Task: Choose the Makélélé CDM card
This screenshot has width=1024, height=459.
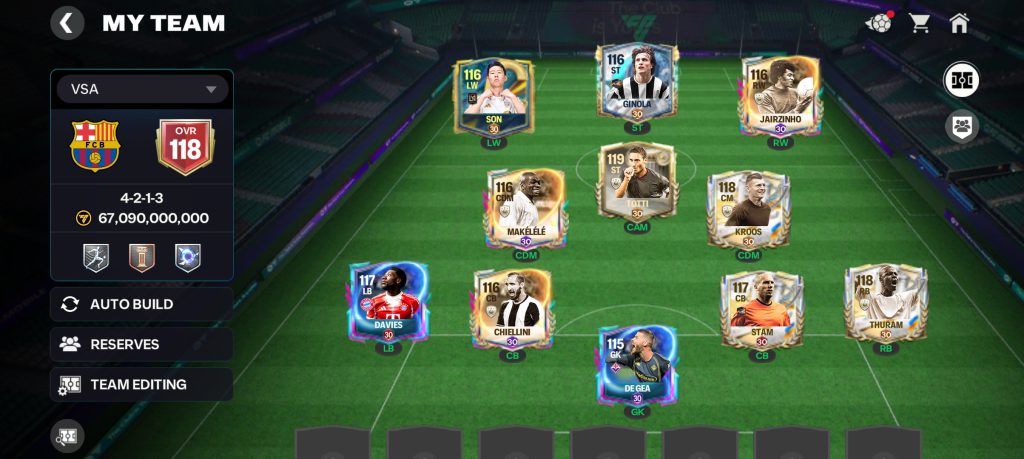Action: (x=526, y=209)
